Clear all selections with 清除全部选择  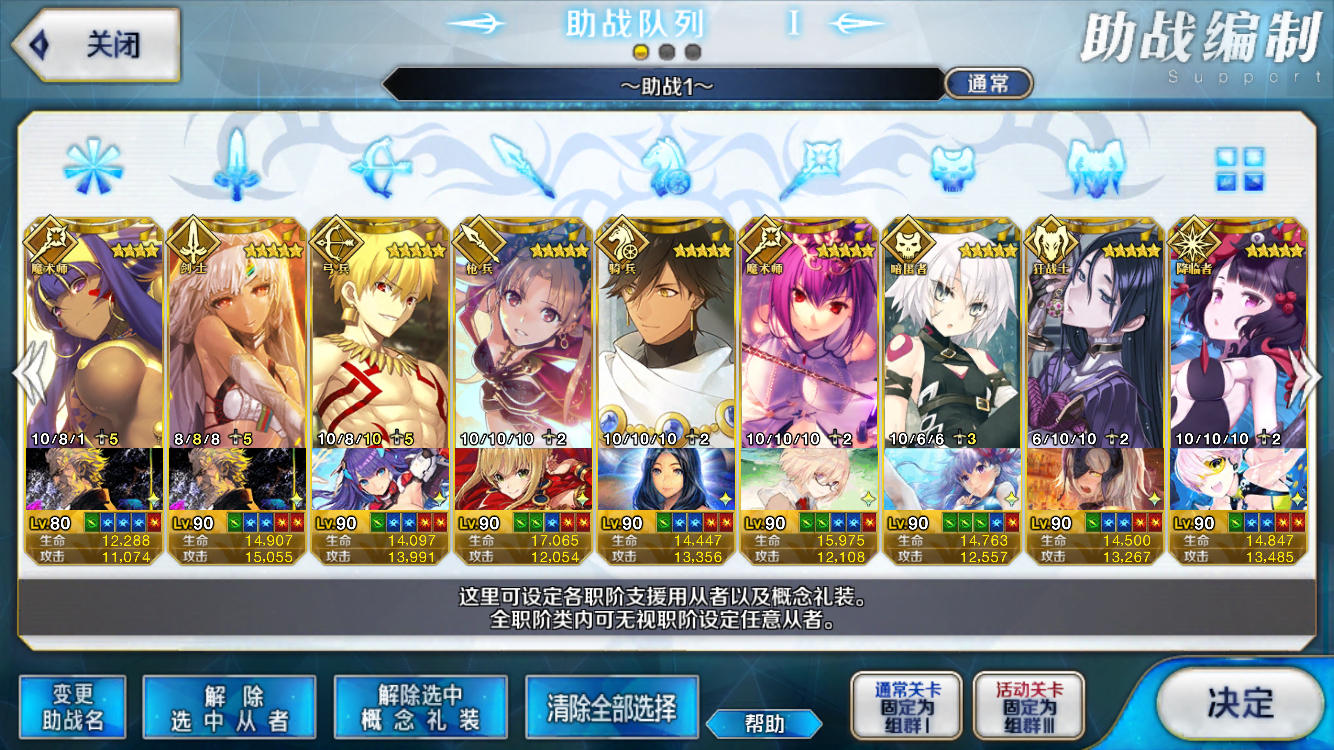[611, 707]
